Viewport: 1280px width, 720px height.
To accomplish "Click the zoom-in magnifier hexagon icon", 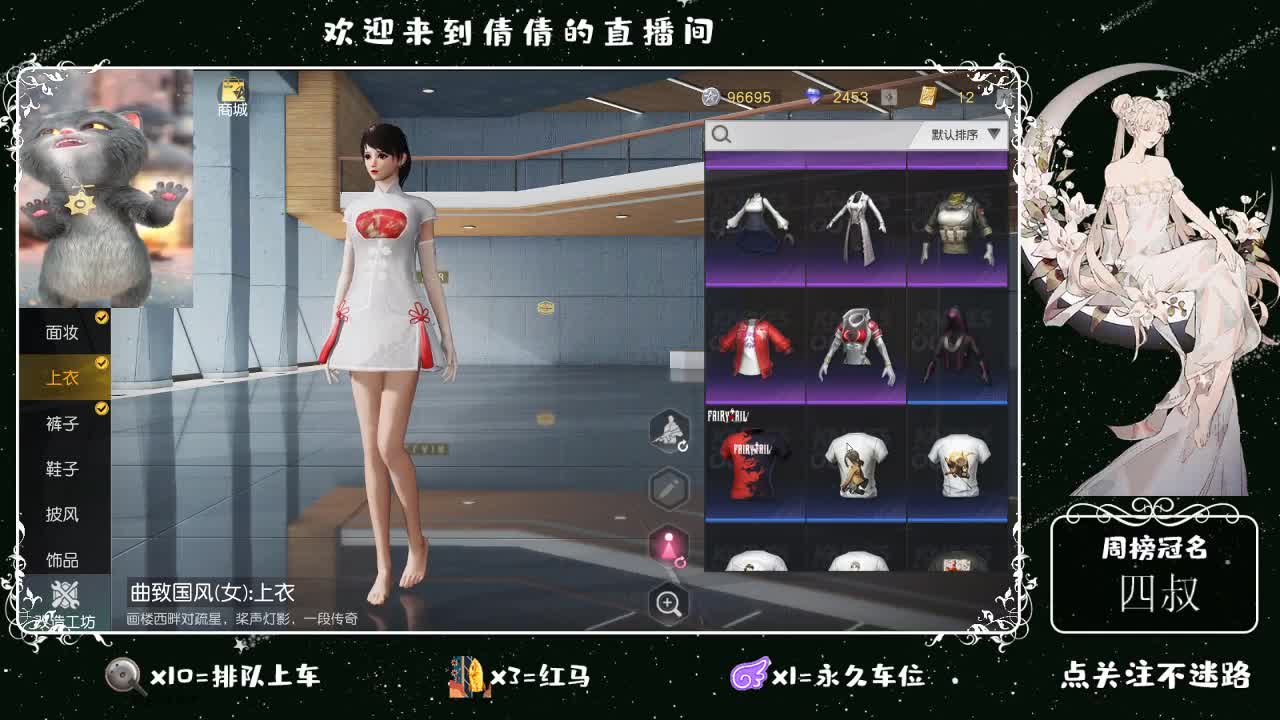I will pyautogui.click(x=667, y=605).
